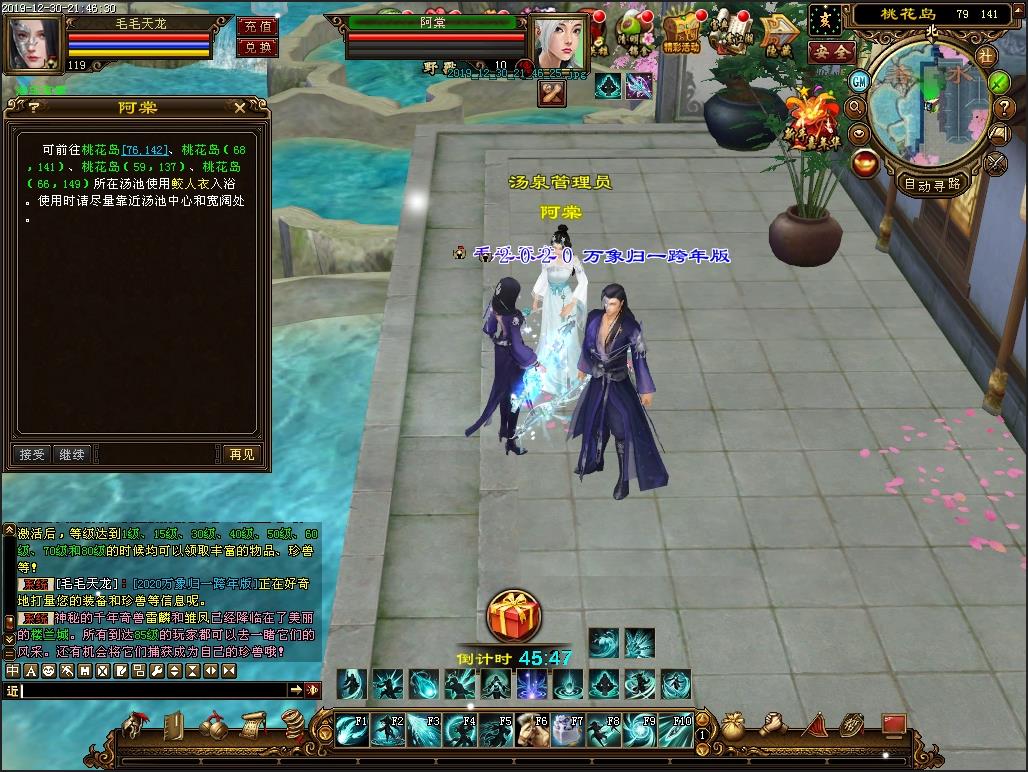Activate 自动寻路 auto-pathfinding
The height and width of the screenshot is (772, 1028).
pyautogui.click(x=932, y=184)
